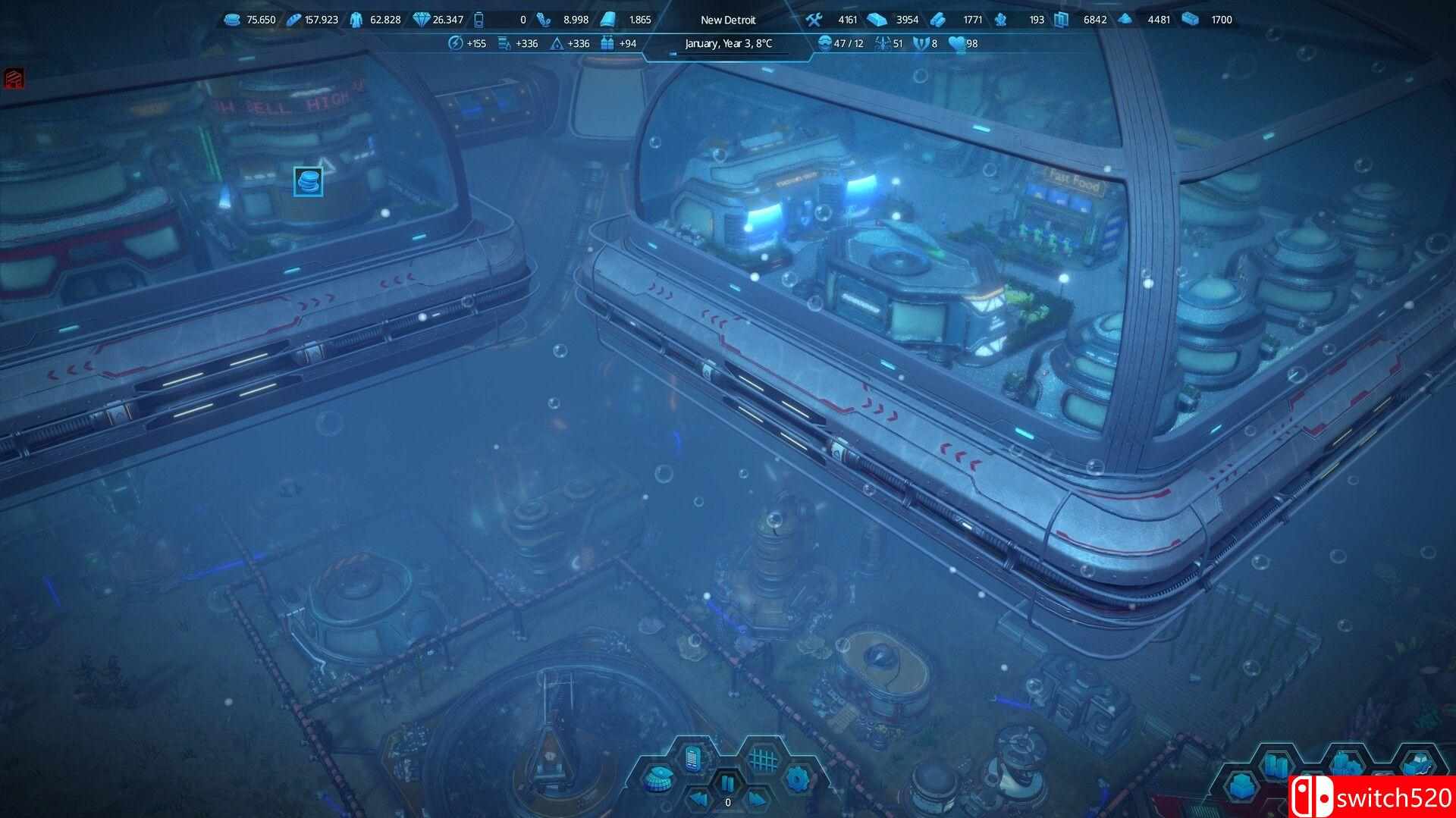This screenshot has width=1456, height=818.
Task: Expand the city name New Detroit panel
Action: [x=728, y=20]
